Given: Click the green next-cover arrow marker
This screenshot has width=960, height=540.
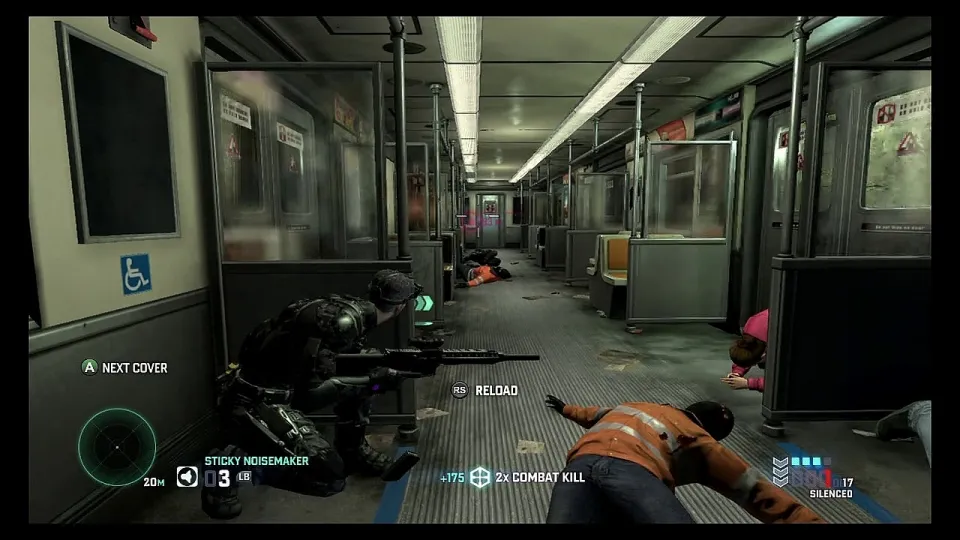Looking at the screenshot, I should coord(424,303).
